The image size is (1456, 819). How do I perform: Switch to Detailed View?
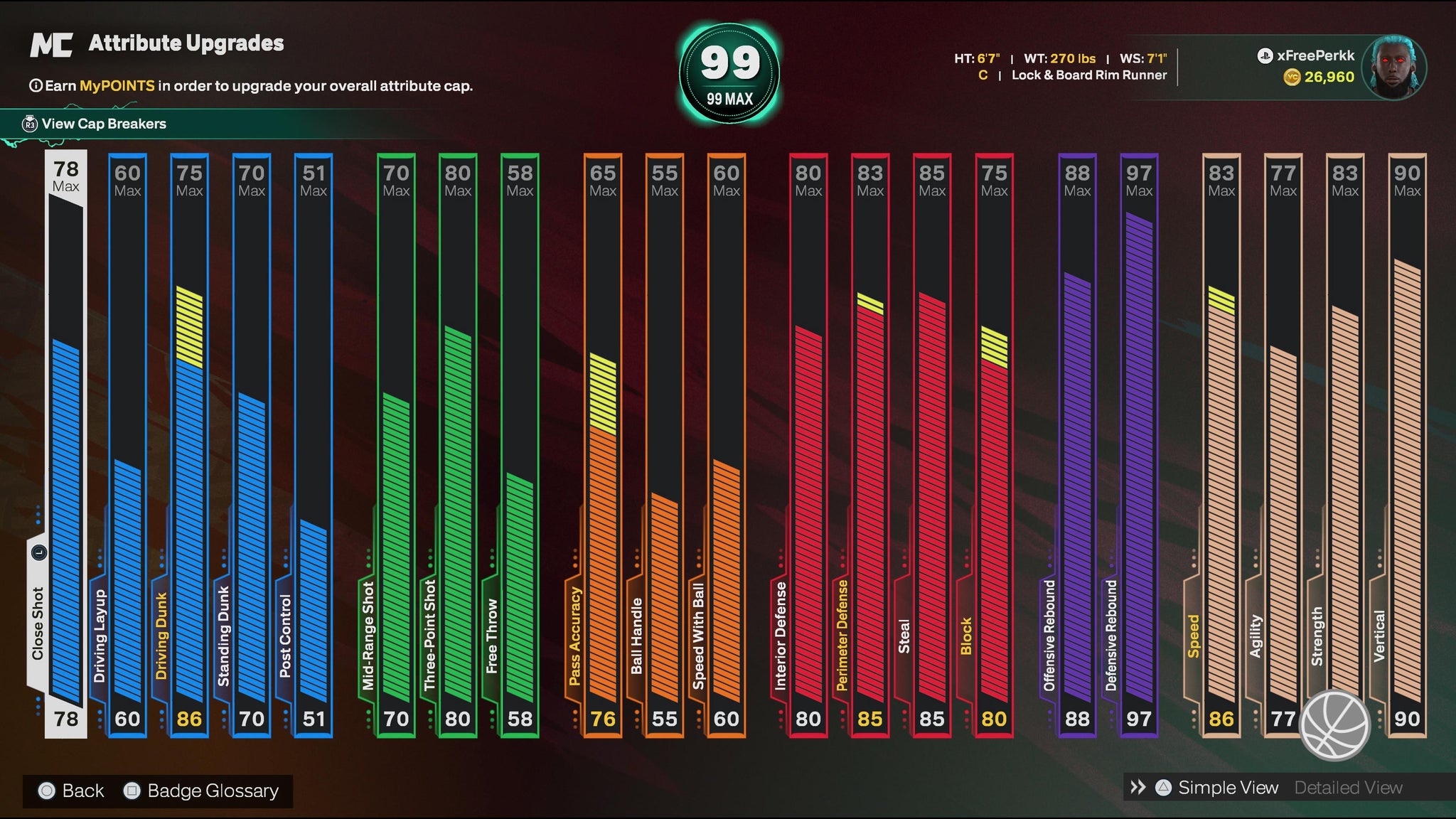(1348, 788)
